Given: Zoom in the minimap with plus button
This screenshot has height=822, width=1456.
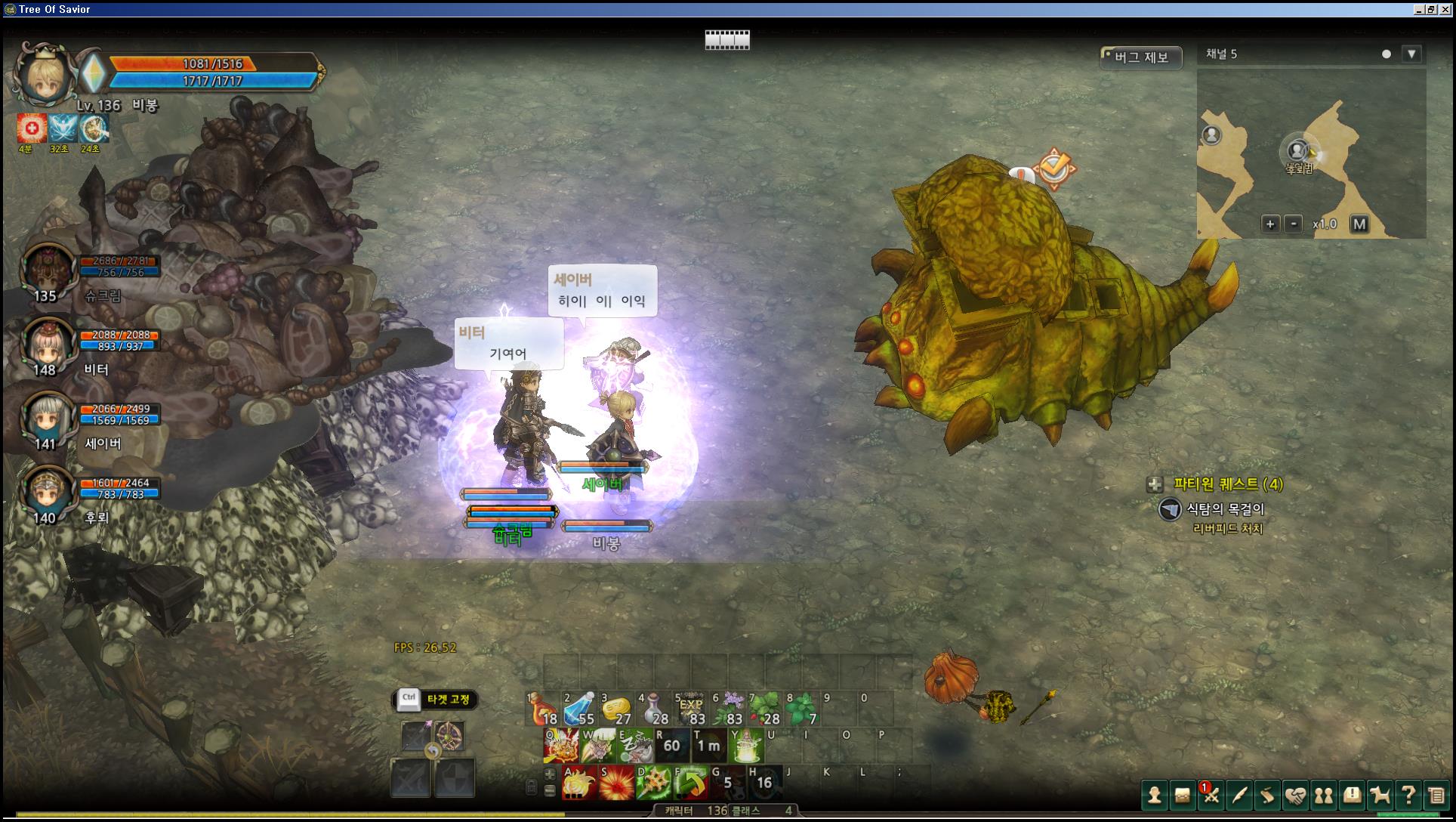Looking at the screenshot, I should point(1270,224).
